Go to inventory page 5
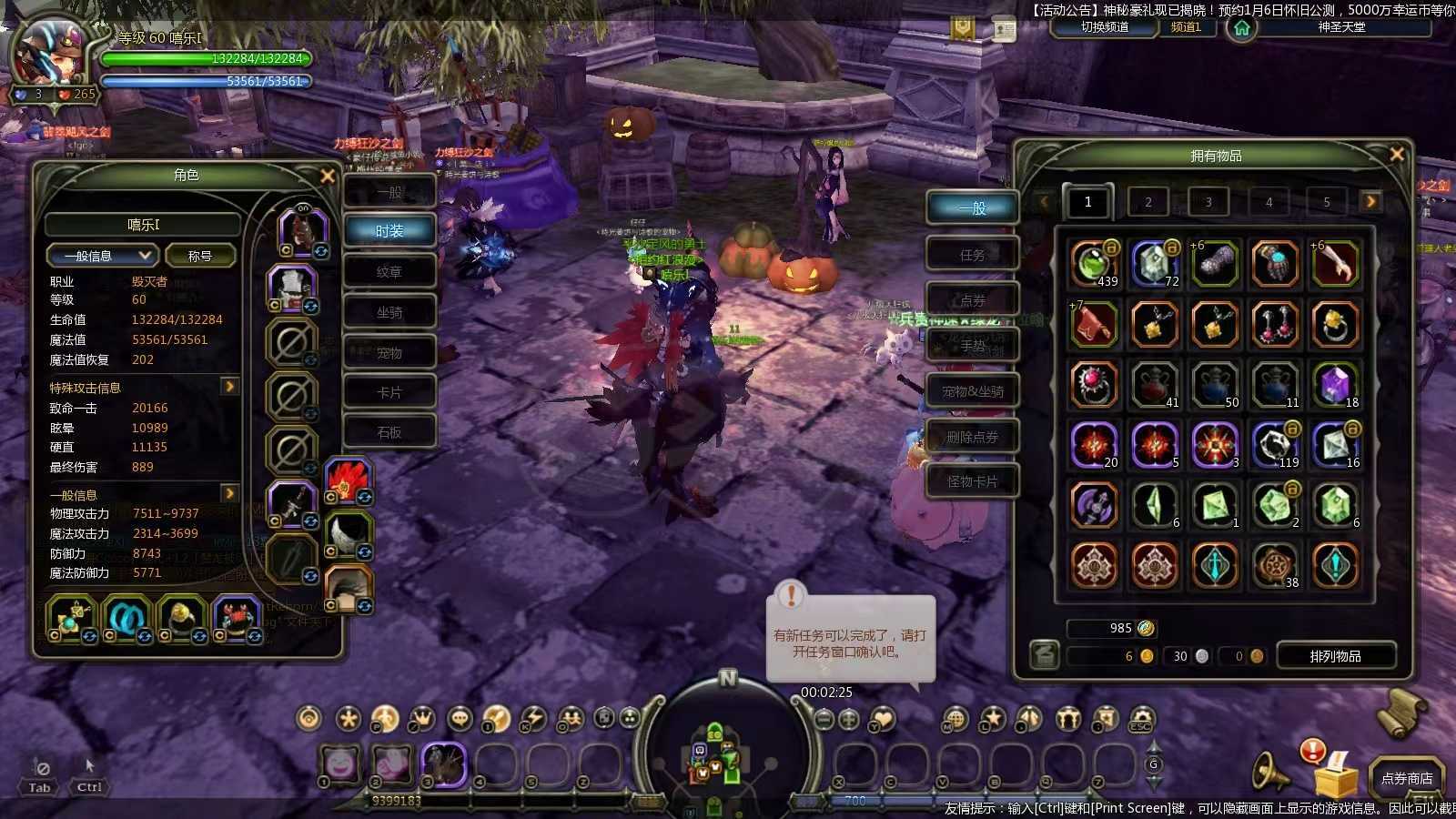 point(1327,202)
